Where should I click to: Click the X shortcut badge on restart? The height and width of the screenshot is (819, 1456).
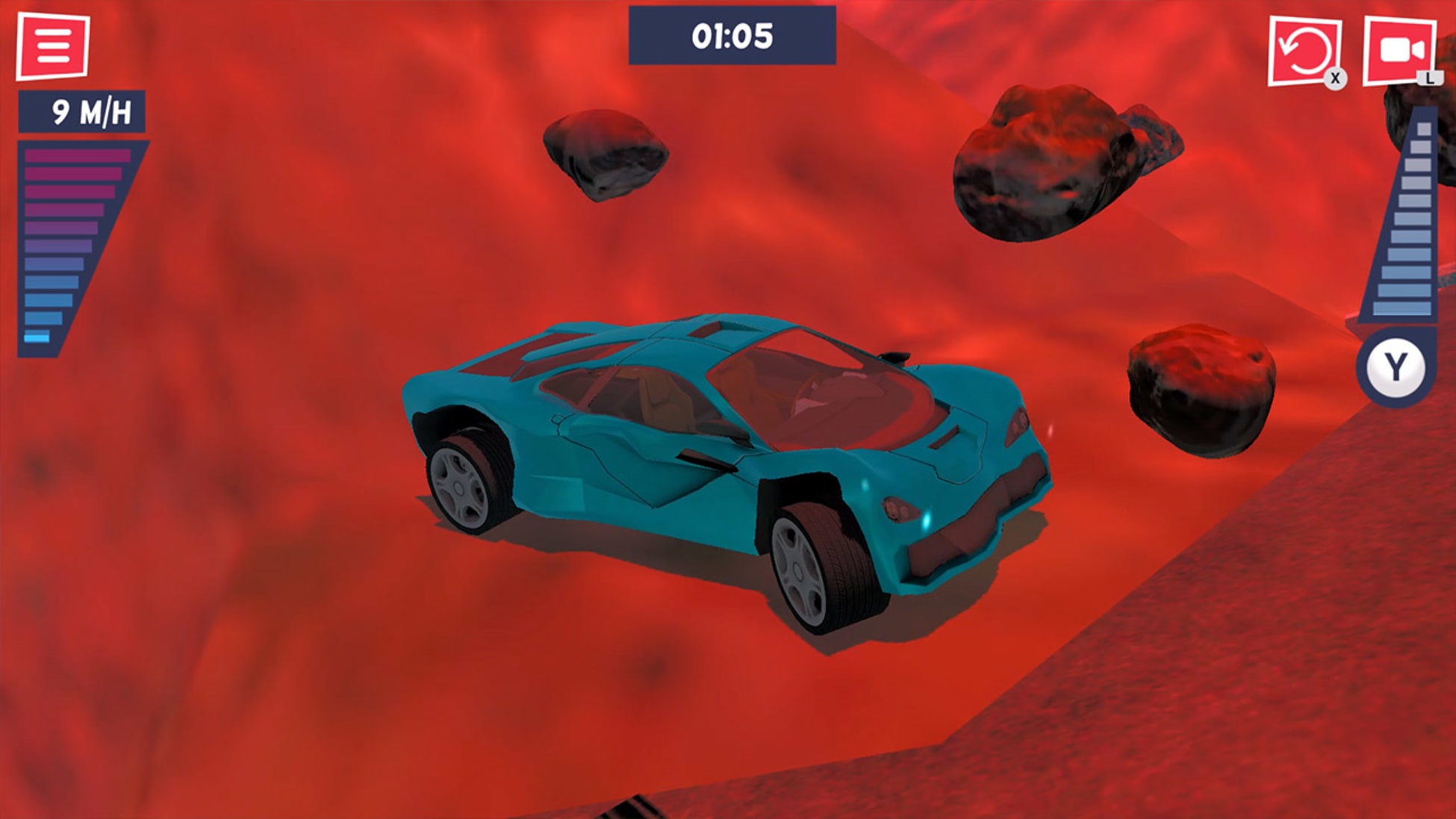(1335, 76)
